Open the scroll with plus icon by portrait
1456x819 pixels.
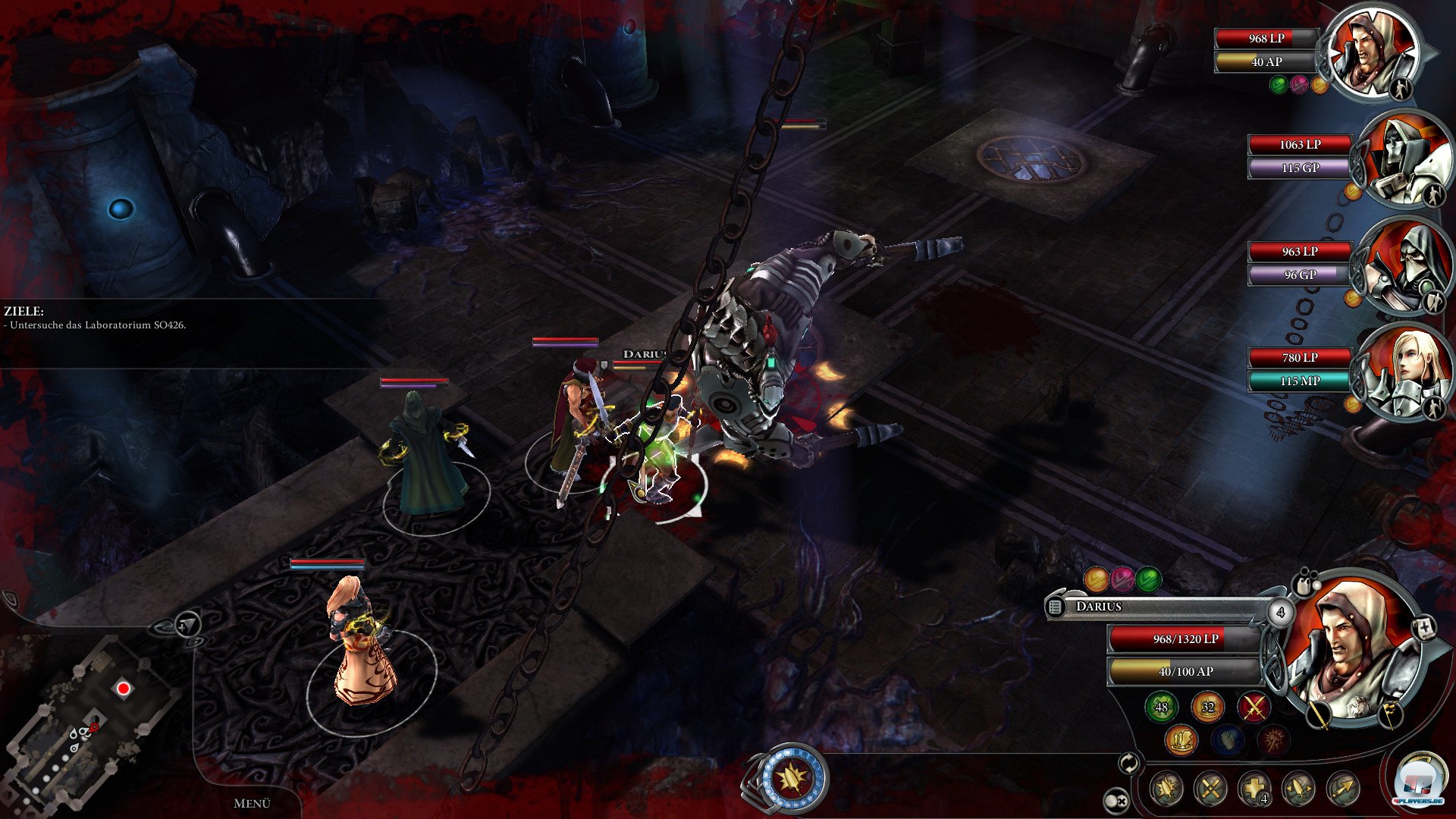point(1423,628)
